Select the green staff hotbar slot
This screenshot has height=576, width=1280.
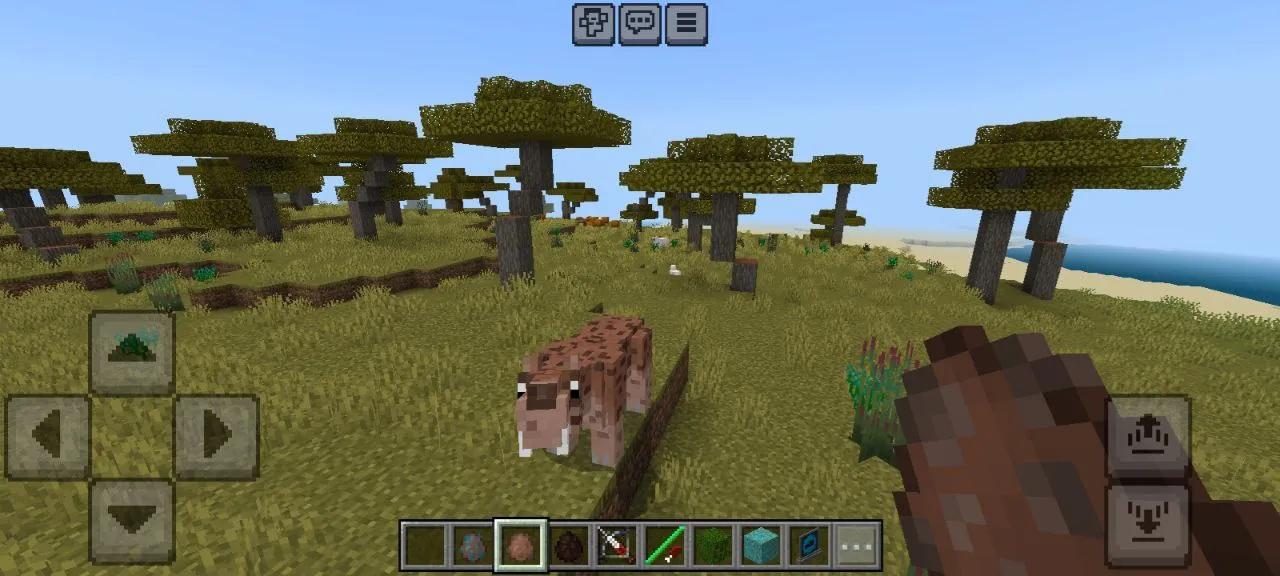tap(665, 545)
